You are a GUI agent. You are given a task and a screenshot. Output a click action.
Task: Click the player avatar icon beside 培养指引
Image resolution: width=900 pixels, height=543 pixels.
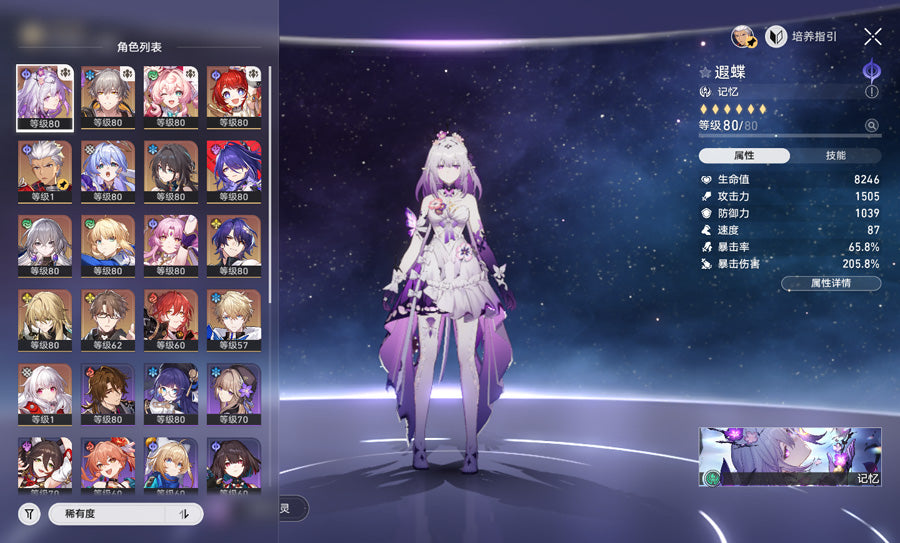tap(743, 37)
